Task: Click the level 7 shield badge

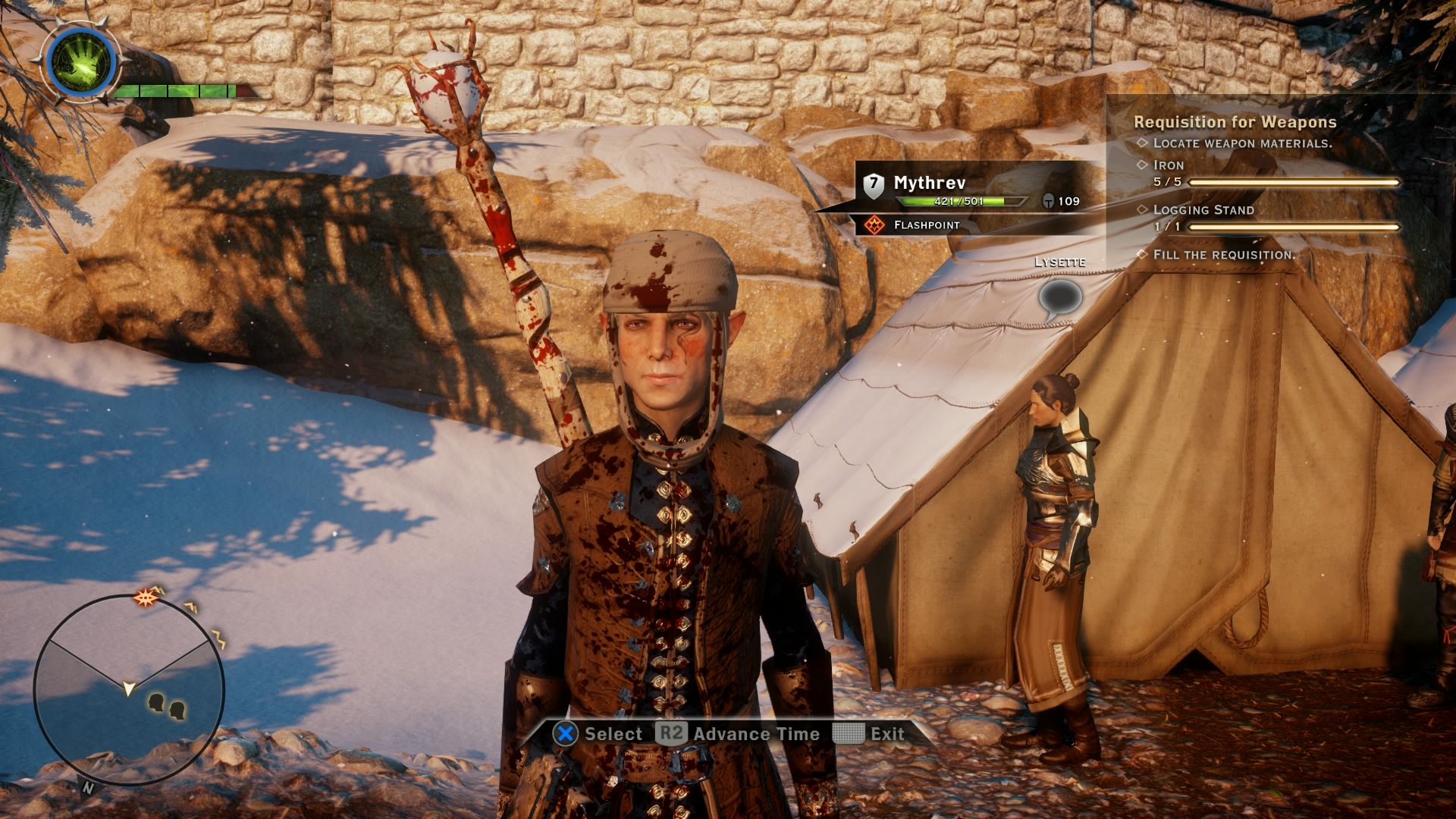Action: click(x=874, y=184)
